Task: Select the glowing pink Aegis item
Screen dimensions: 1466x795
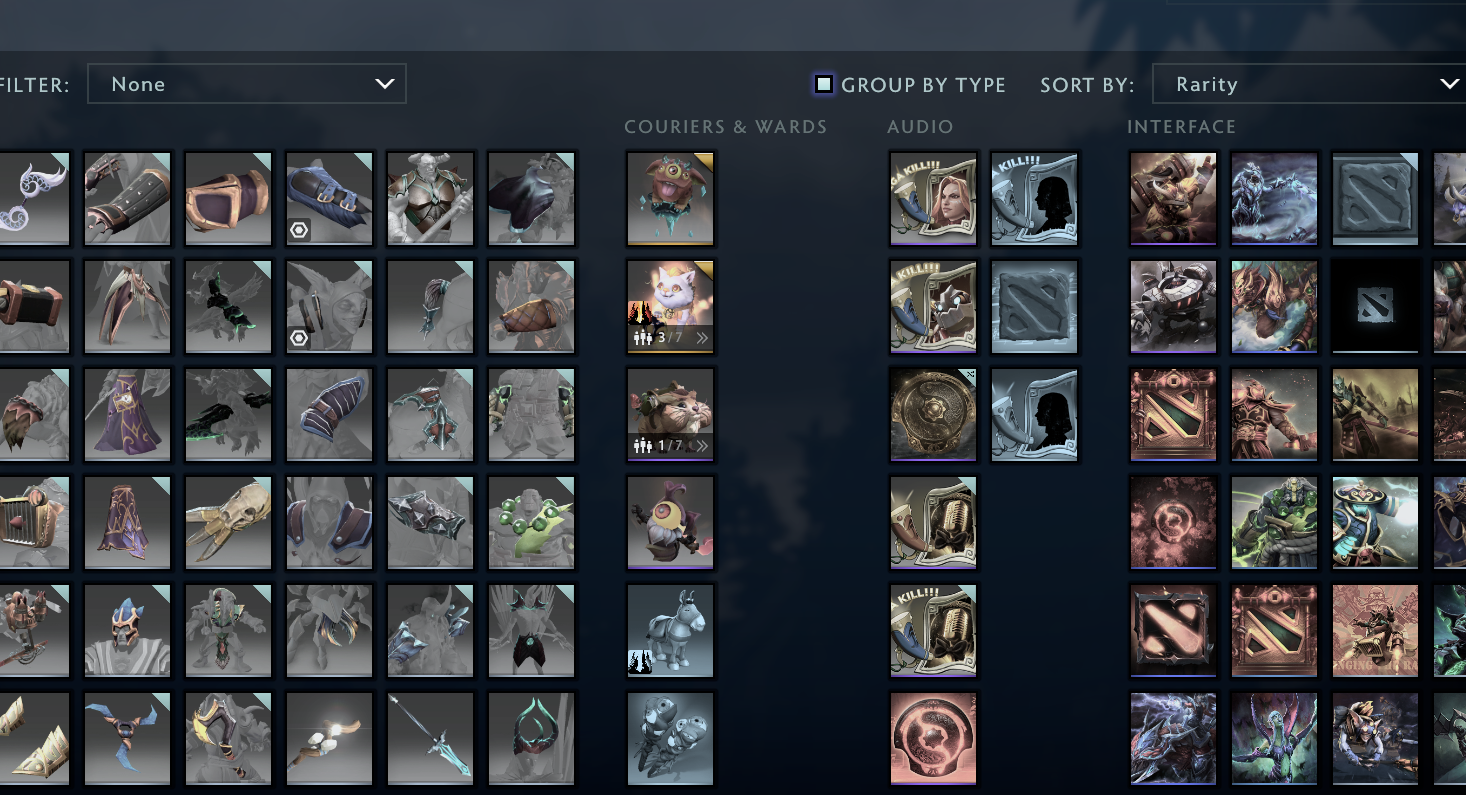Action: (x=932, y=738)
